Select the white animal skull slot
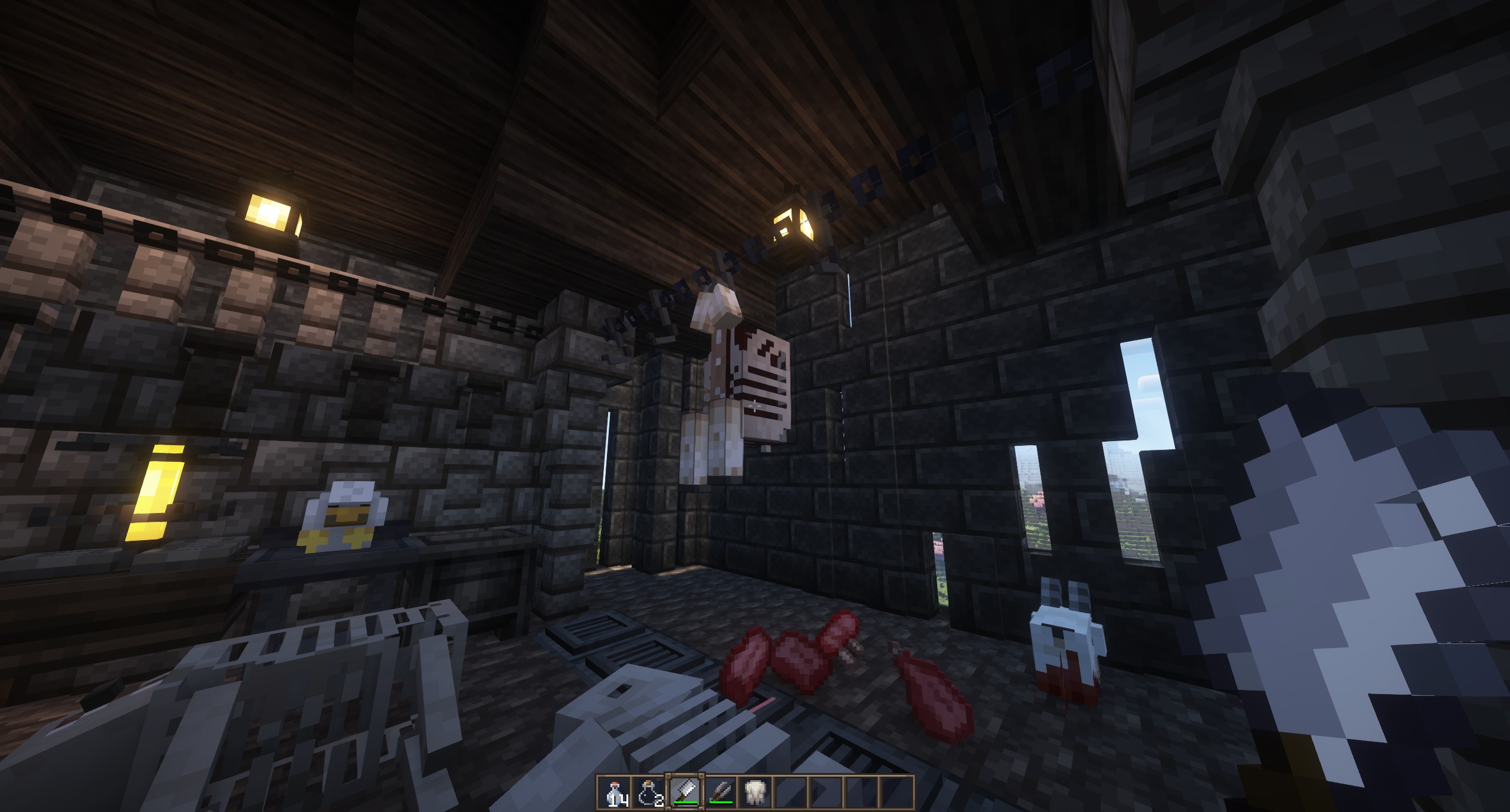Image resolution: width=1510 pixels, height=812 pixels. [x=754, y=792]
